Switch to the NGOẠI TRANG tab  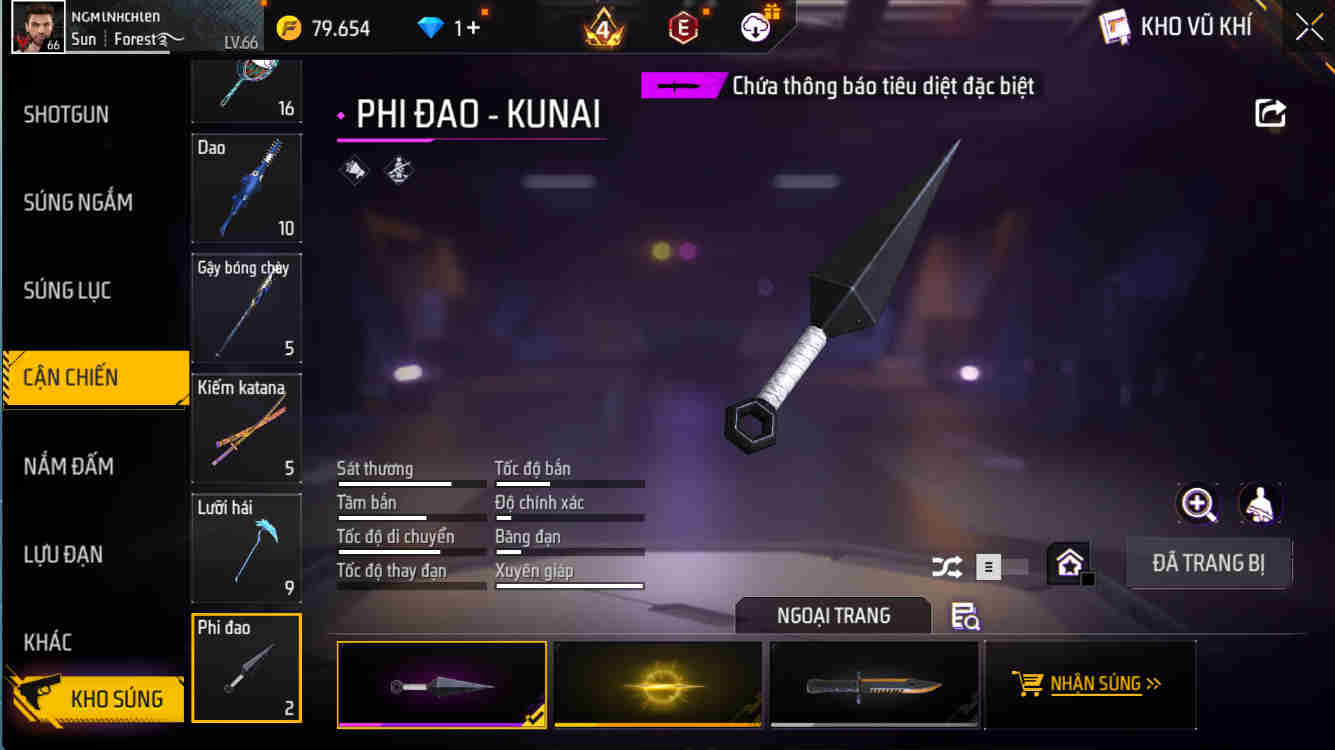832,615
